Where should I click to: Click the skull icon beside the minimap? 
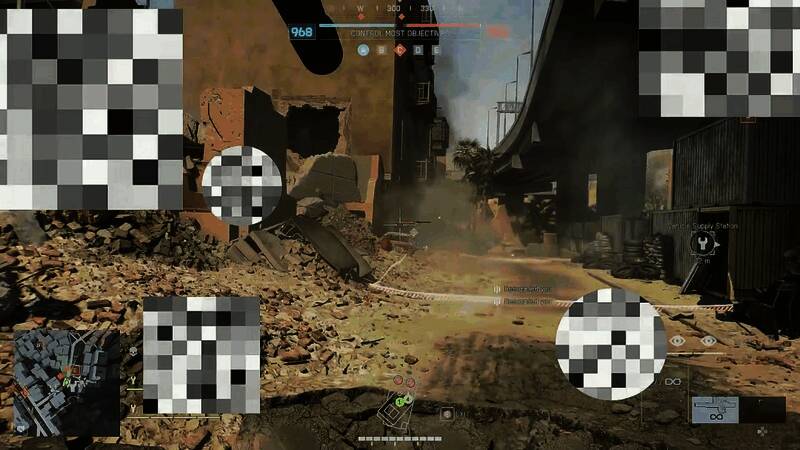tap(132, 352)
